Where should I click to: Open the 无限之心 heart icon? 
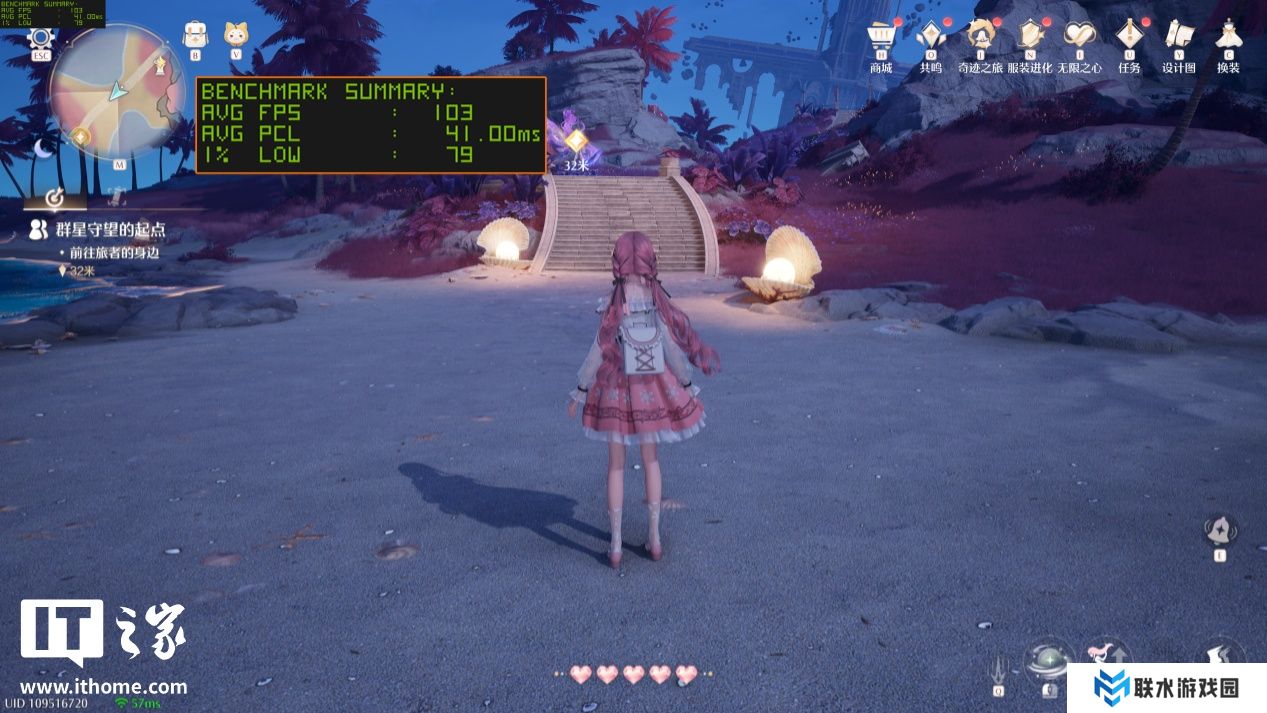pyautogui.click(x=1079, y=37)
